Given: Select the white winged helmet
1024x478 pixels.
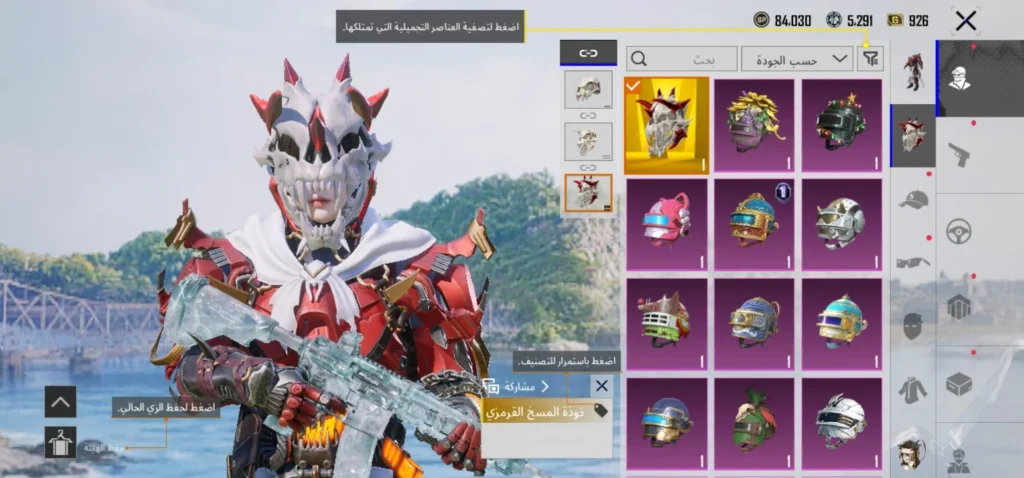Looking at the screenshot, I should pyautogui.click(x=841, y=423).
